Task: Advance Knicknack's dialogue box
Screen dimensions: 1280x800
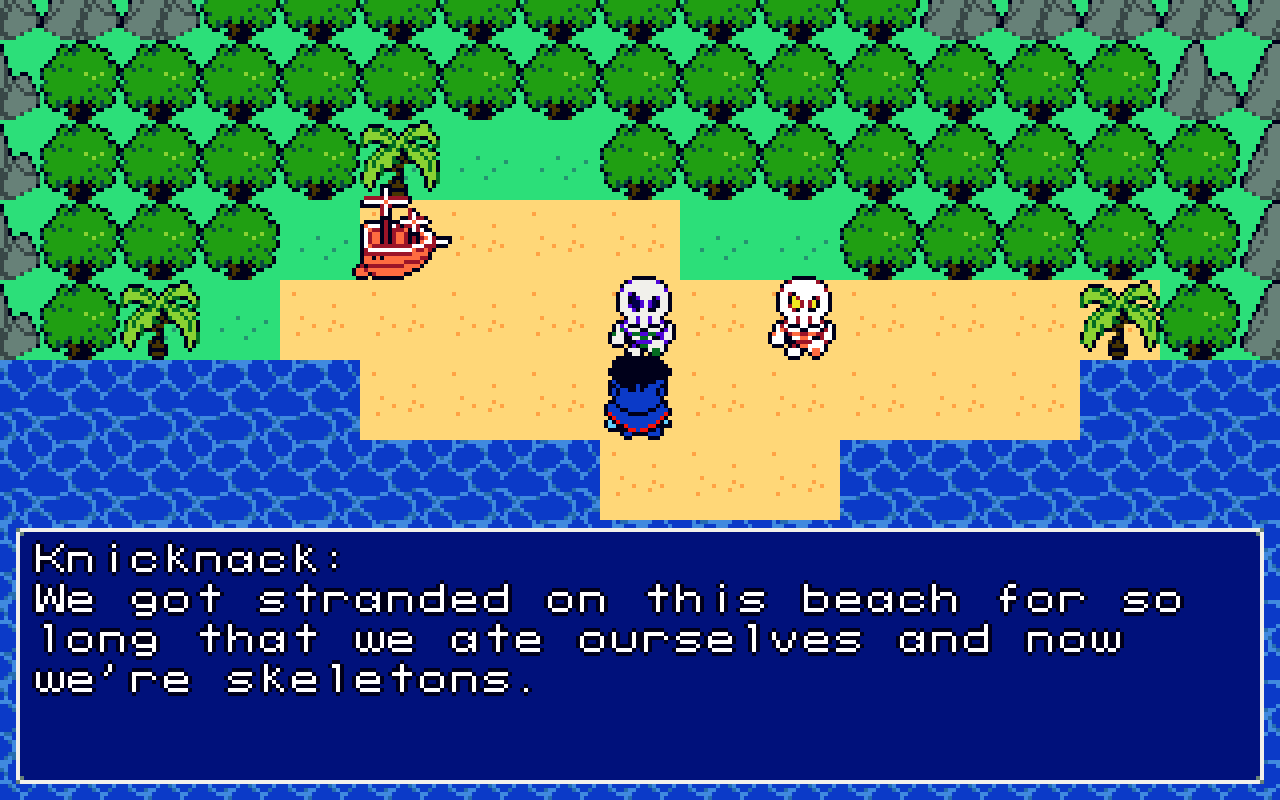Action: (640, 655)
